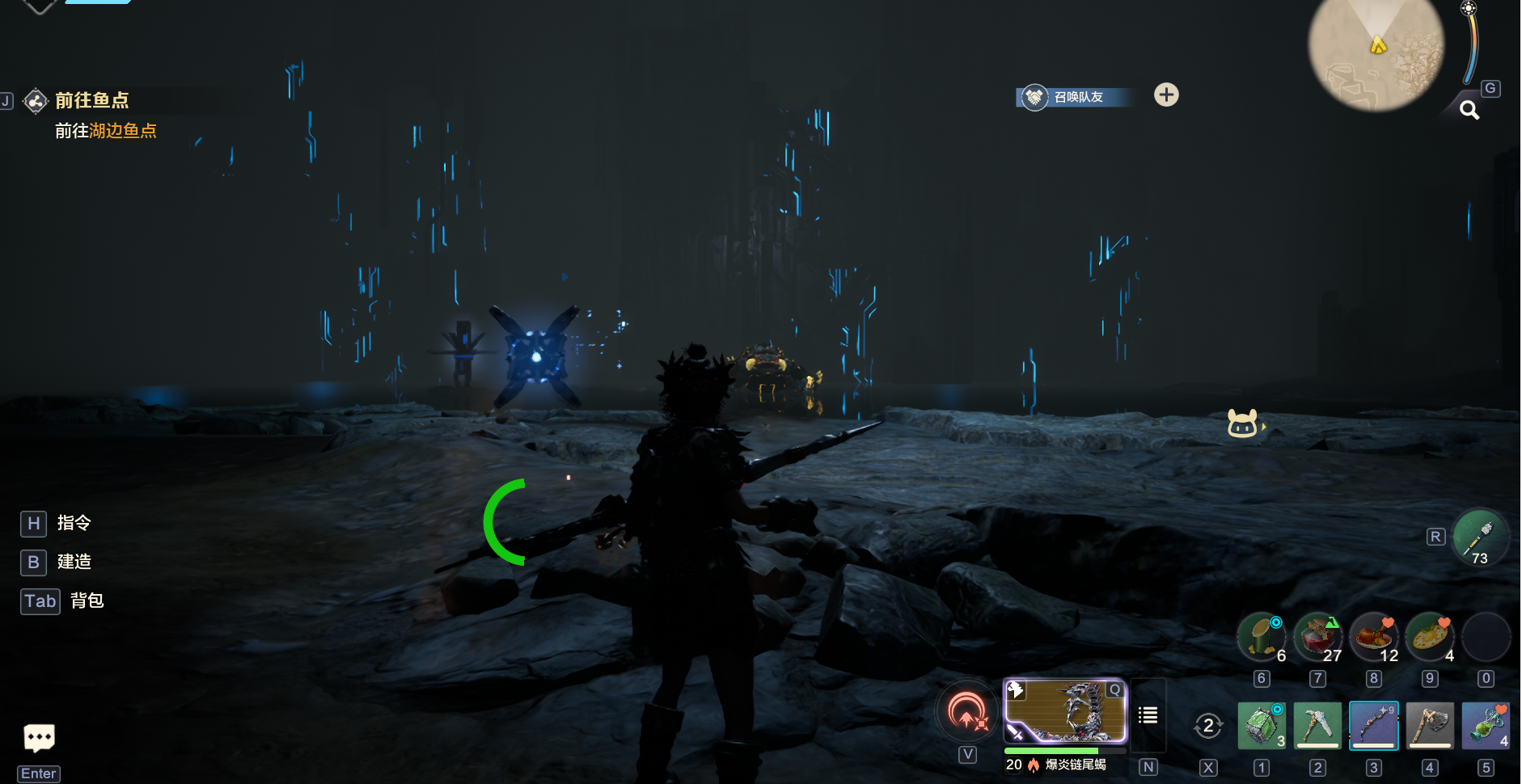Open the chat speech bubble

[x=39, y=737]
